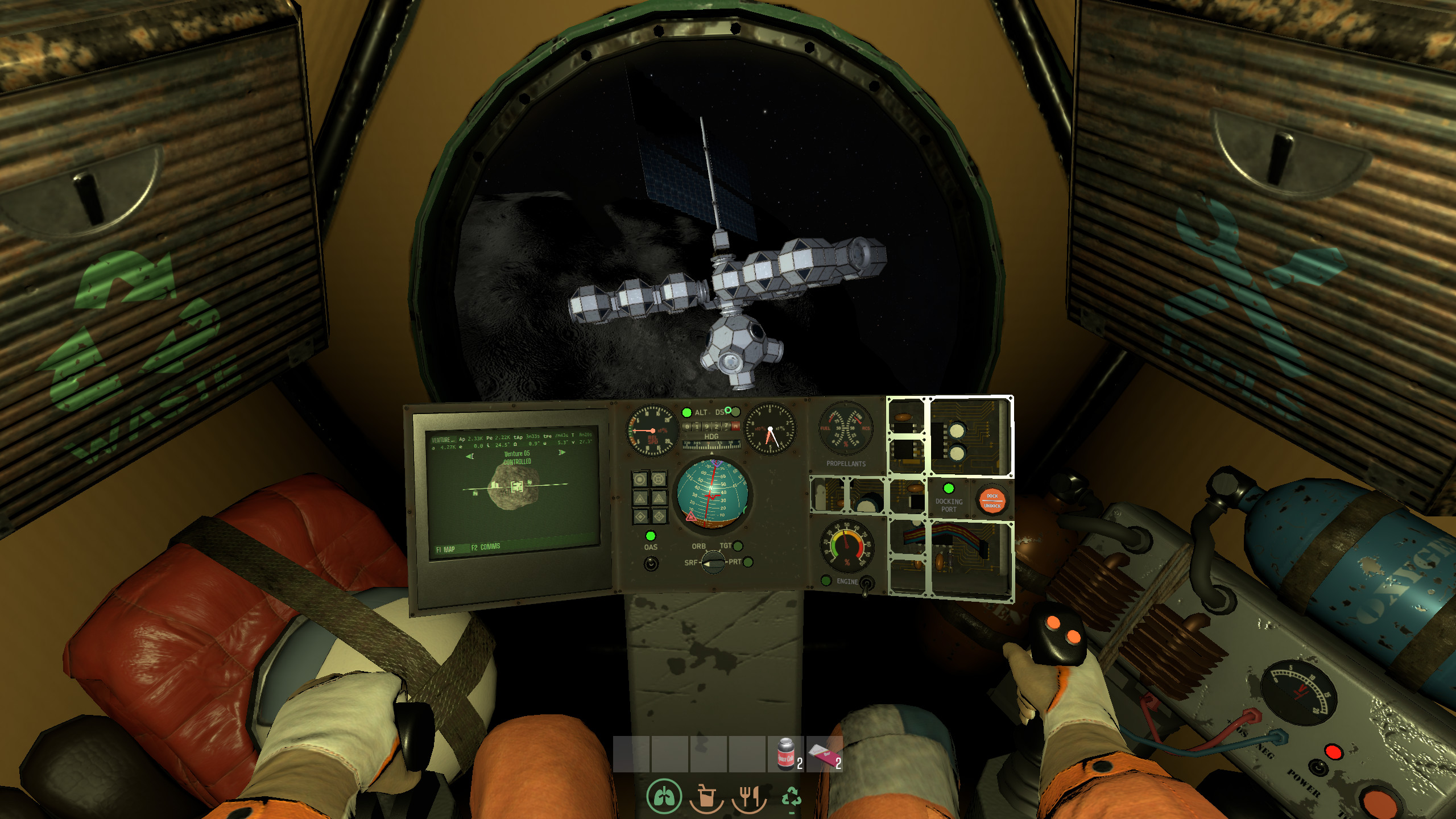The width and height of the screenshot is (1456, 819).
Task: Switch the readout light to DST
Action: (x=735, y=411)
